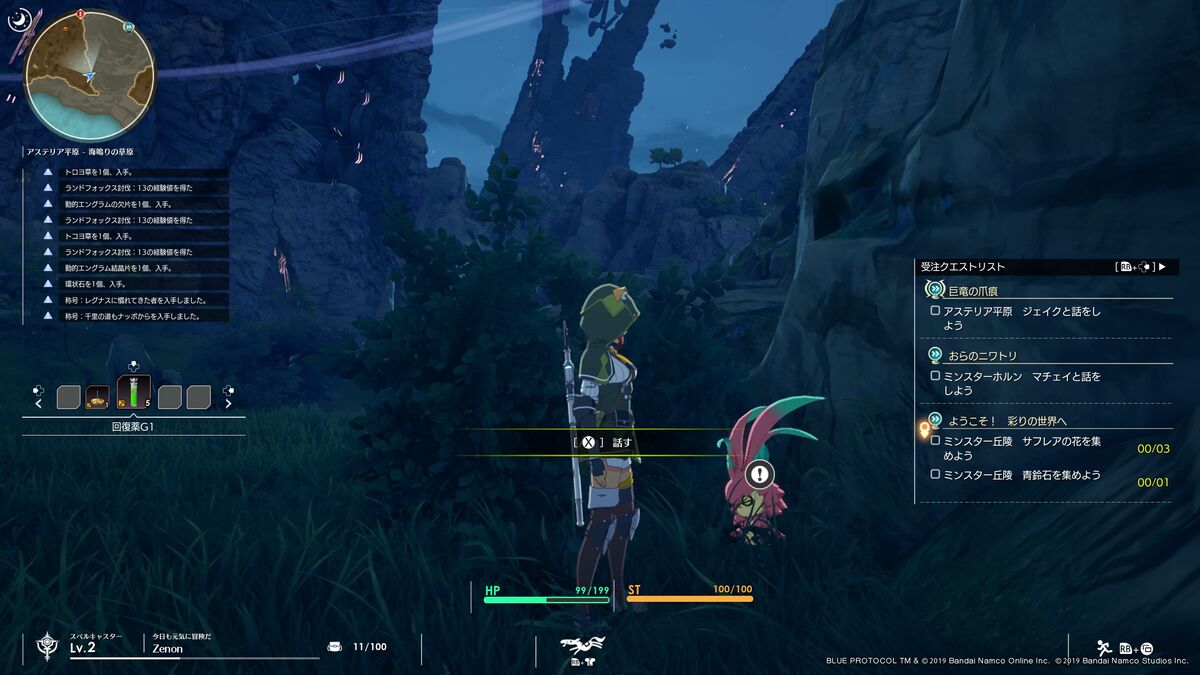Open the Spellcaster class emblem icon

click(x=47, y=646)
